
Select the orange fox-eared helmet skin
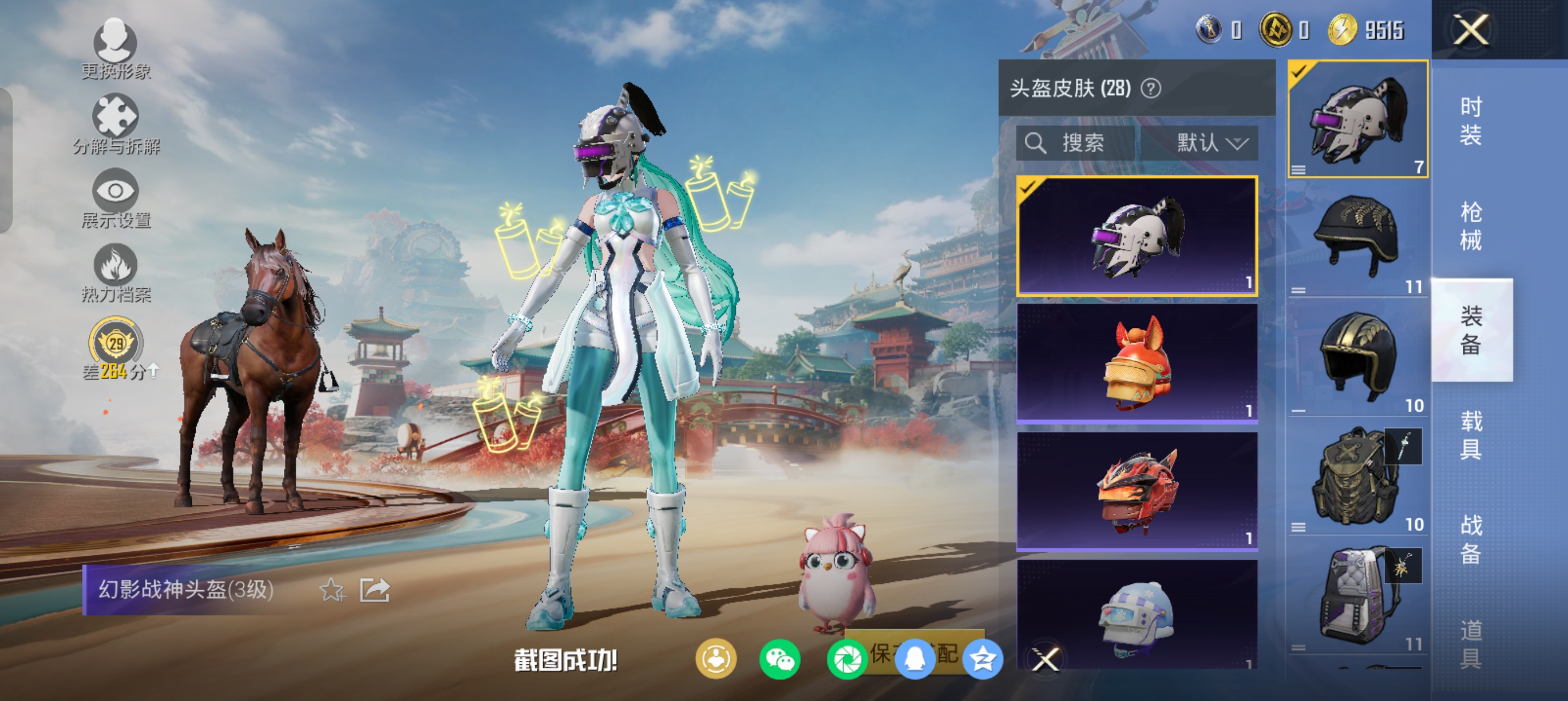(x=1136, y=363)
